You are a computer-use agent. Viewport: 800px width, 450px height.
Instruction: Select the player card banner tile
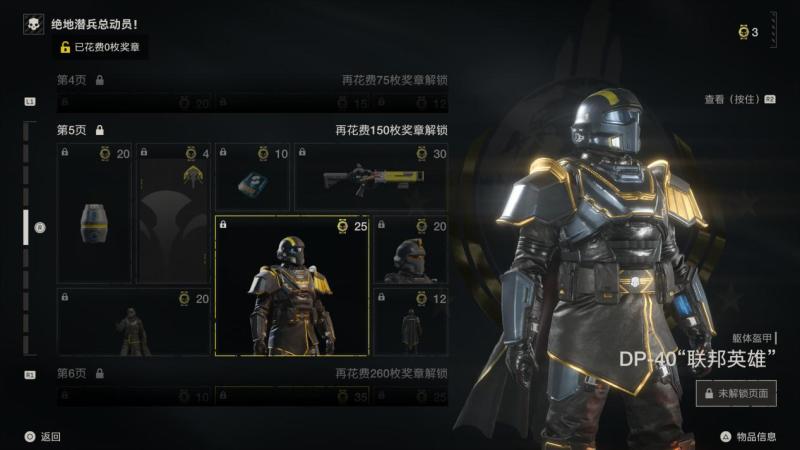click(x=175, y=214)
